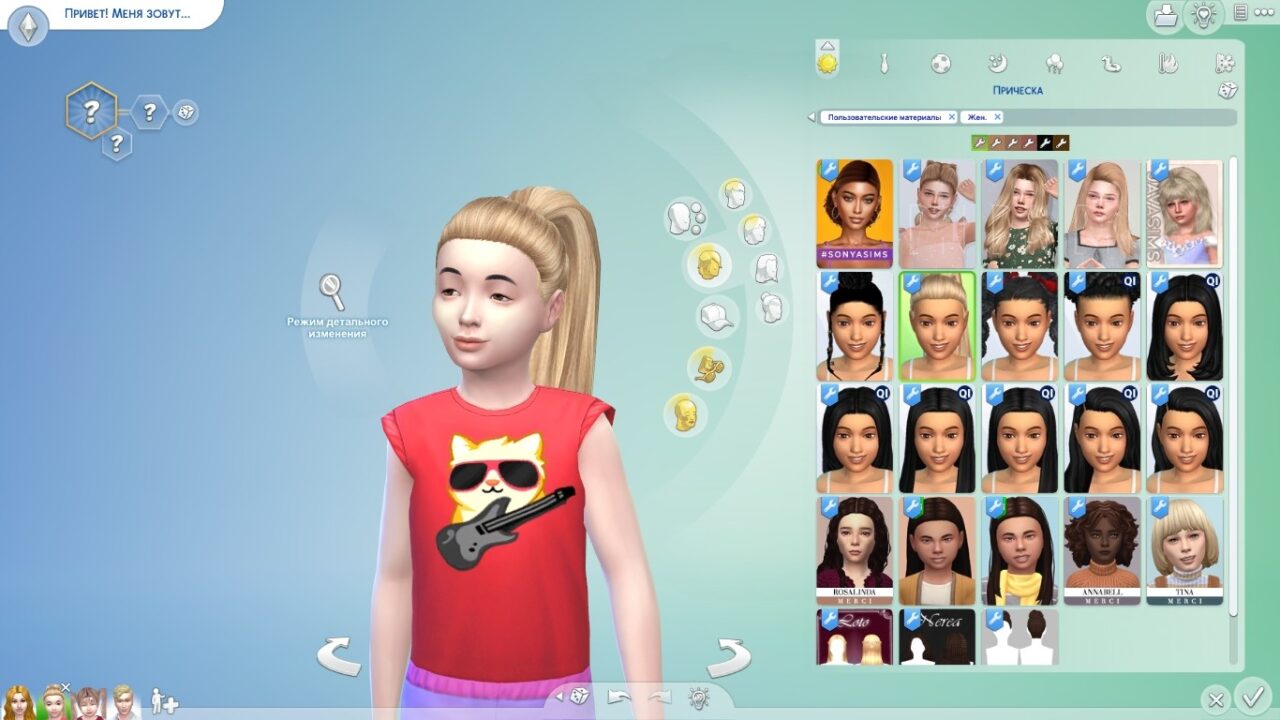
Task: Select the Loto hairstyle thumbnail
Action: pos(855,637)
